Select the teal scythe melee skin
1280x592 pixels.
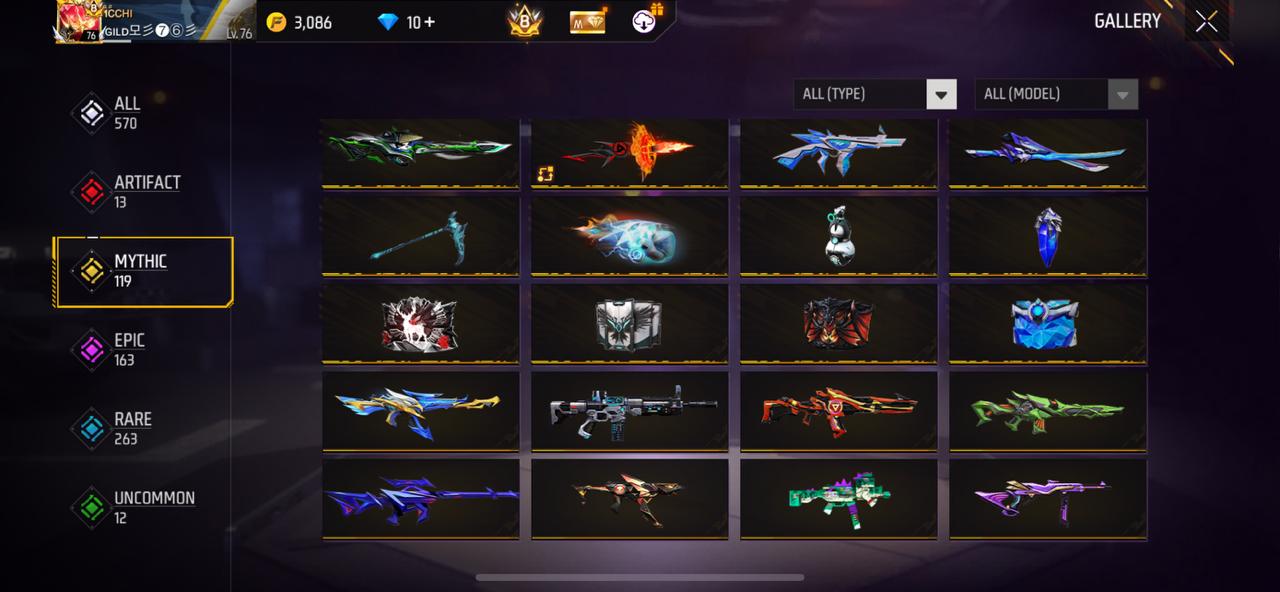point(420,236)
